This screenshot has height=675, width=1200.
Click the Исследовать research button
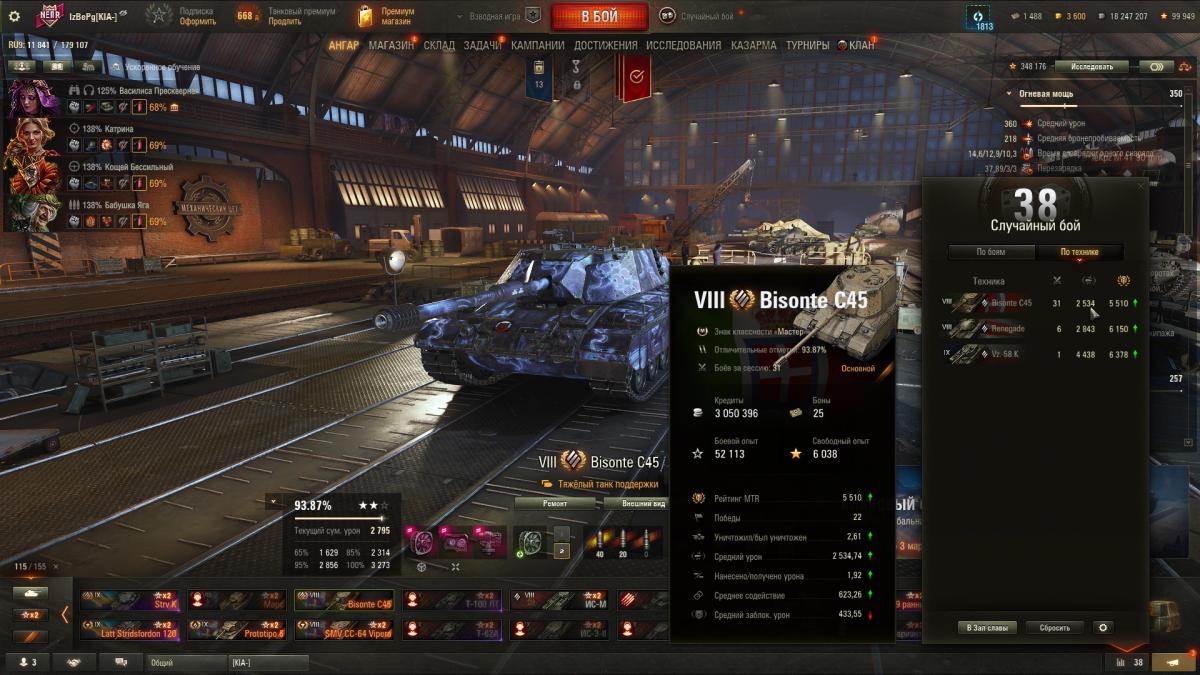pyautogui.click(x=1091, y=67)
